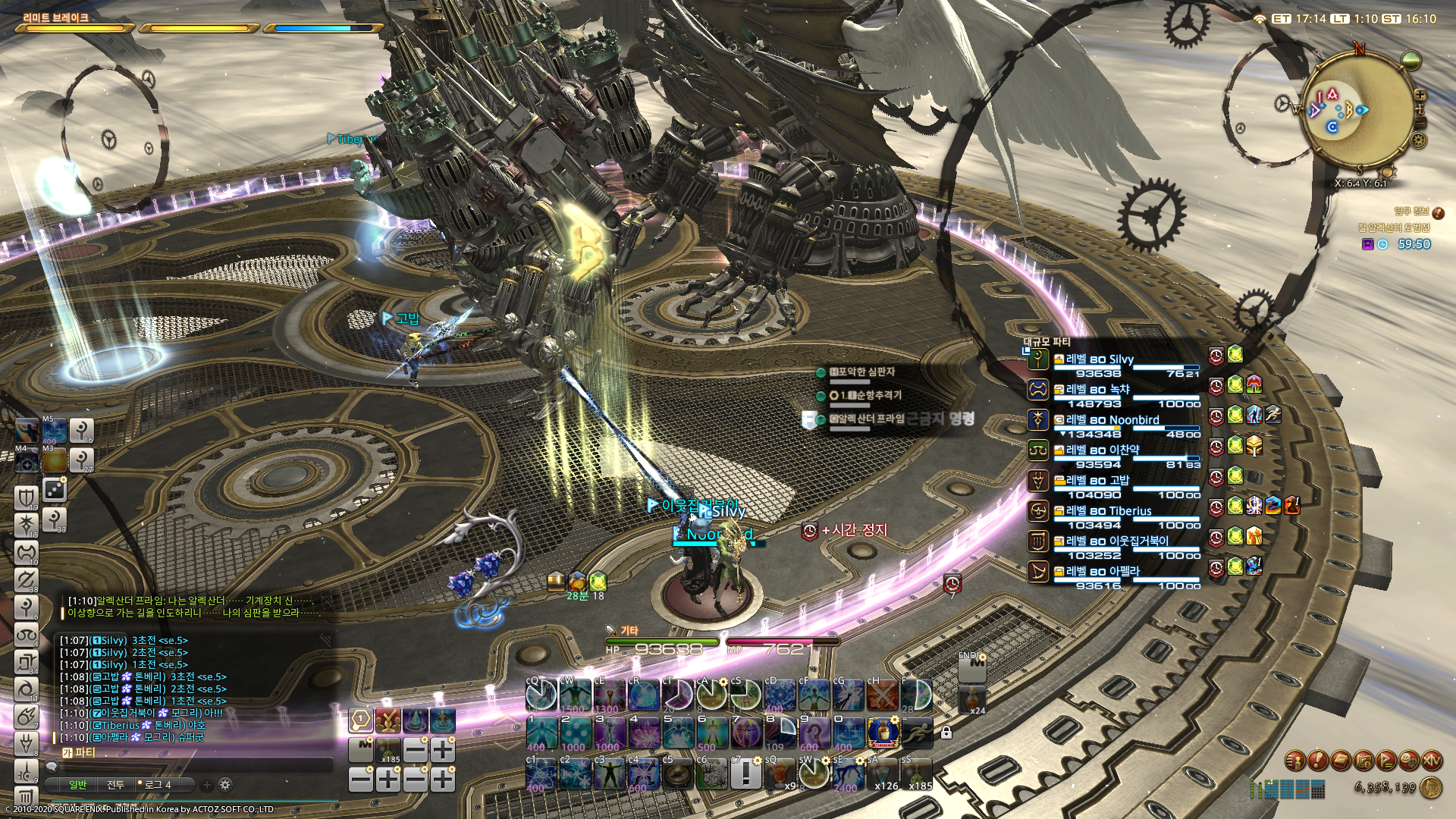Open chat log settings gear

click(225, 785)
